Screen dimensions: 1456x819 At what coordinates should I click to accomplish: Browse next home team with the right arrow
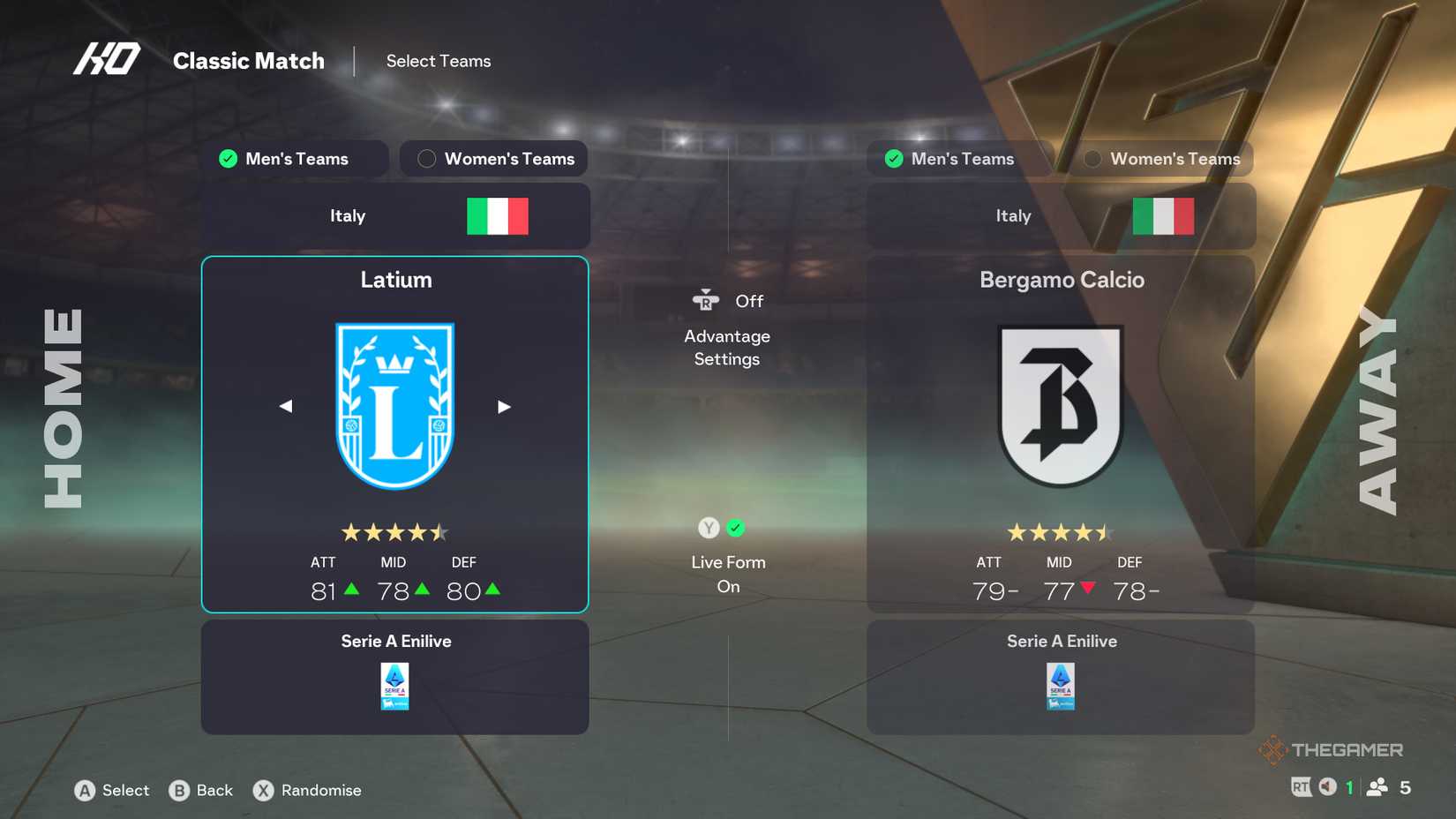point(504,406)
